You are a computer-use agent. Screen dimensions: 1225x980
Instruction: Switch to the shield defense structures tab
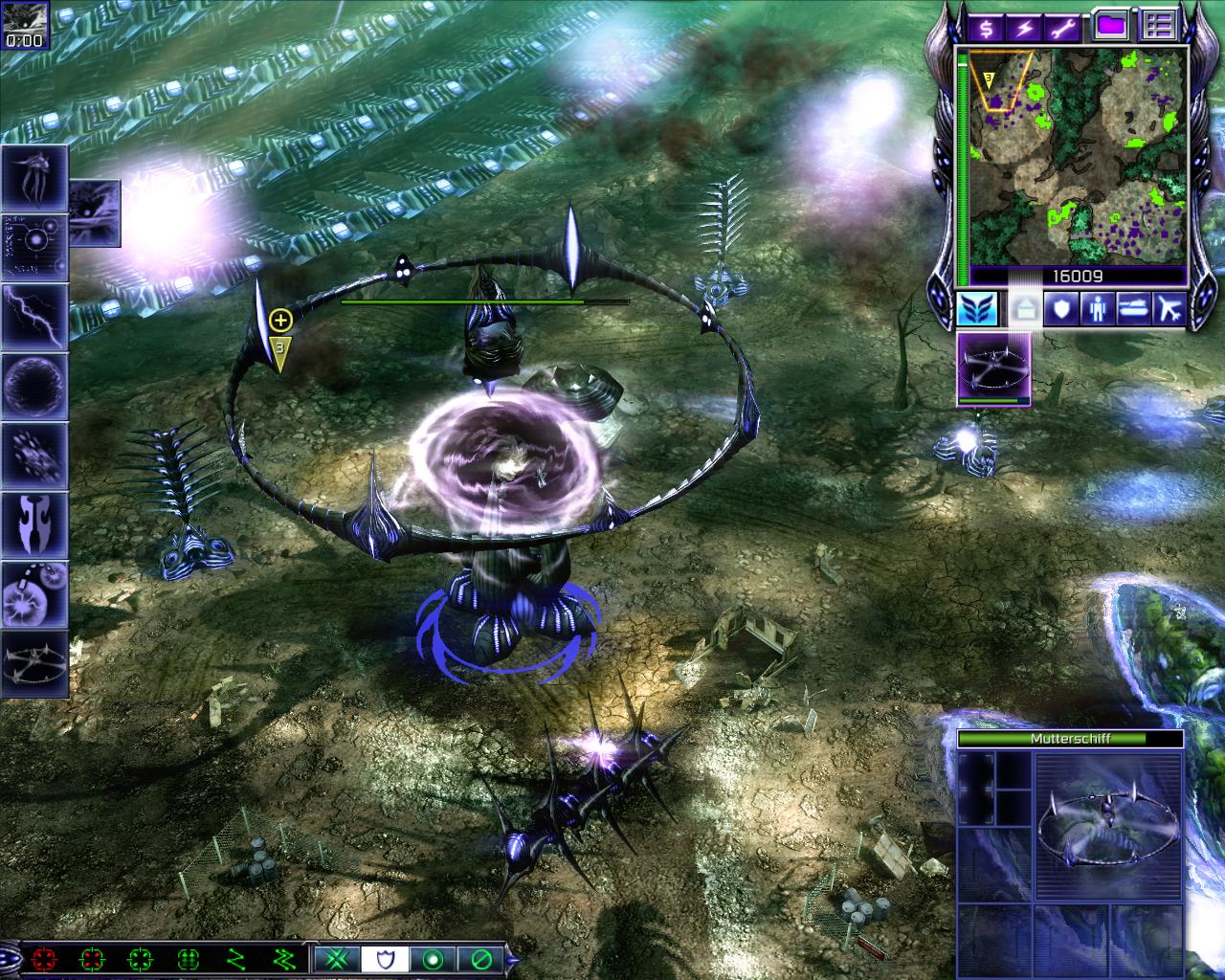click(1060, 309)
